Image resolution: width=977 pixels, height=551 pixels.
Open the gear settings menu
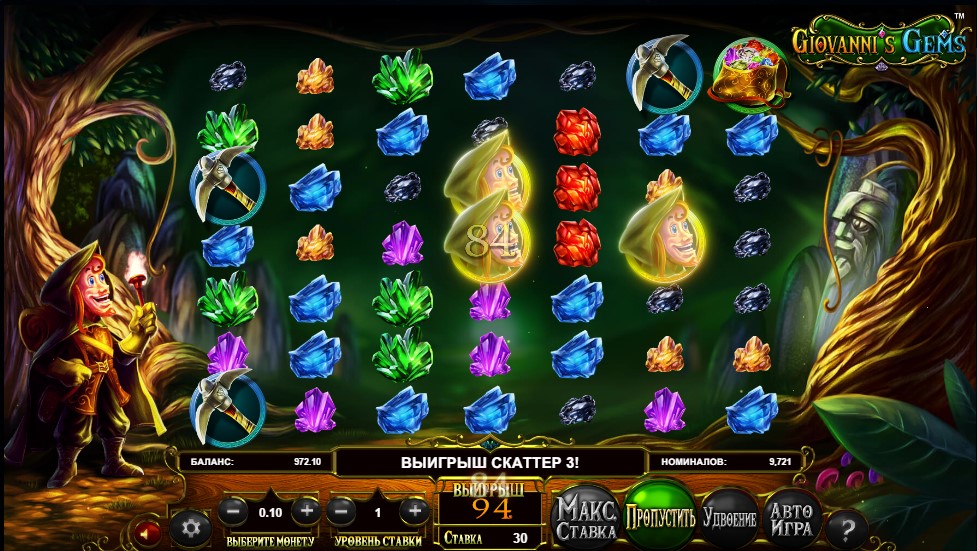189,527
